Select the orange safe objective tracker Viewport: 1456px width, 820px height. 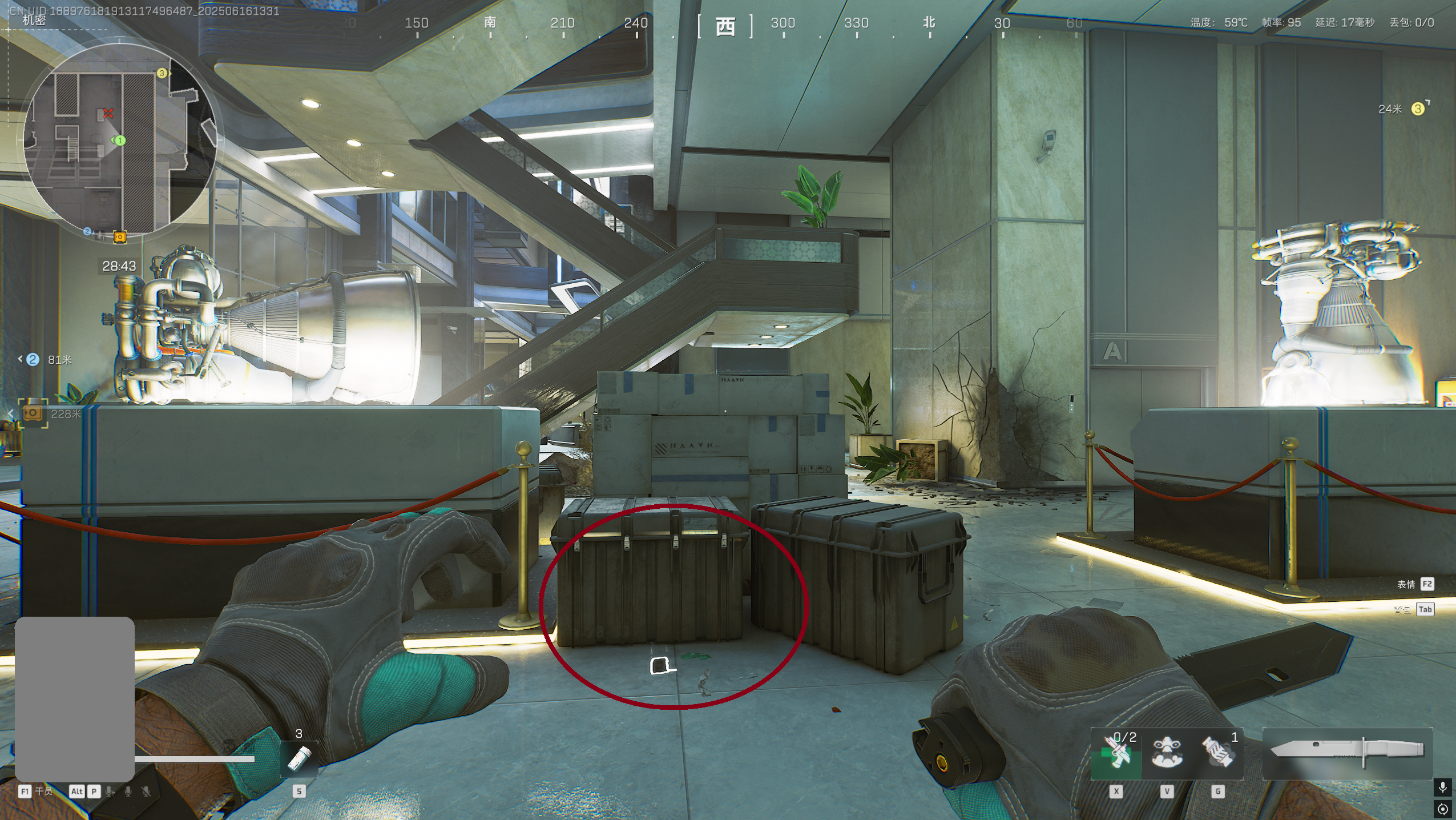(x=33, y=413)
